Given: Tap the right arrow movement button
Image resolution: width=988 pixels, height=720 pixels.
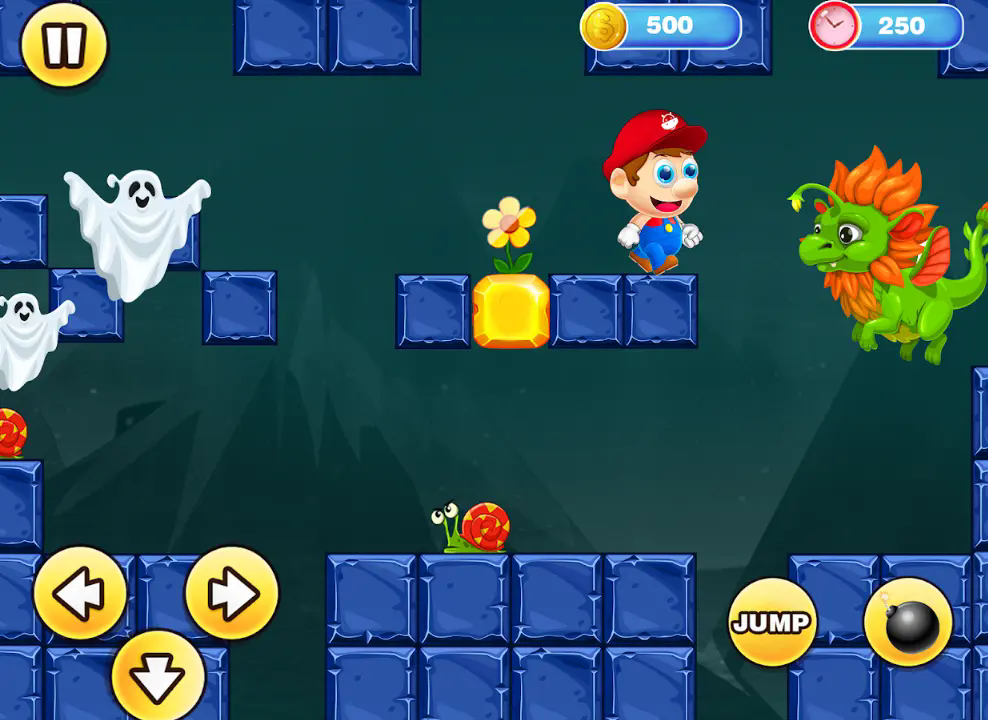Looking at the screenshot, I should point(231,594).
